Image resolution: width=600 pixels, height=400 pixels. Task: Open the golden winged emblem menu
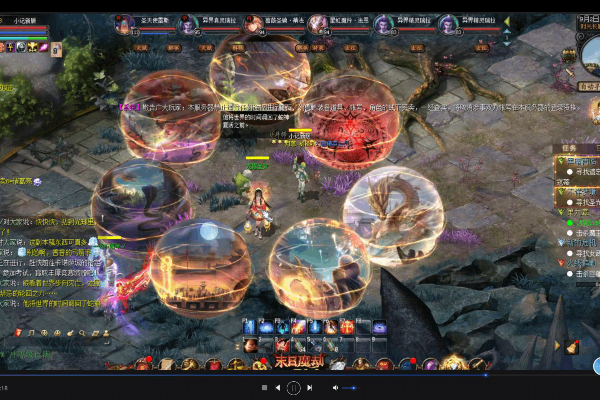454,365
